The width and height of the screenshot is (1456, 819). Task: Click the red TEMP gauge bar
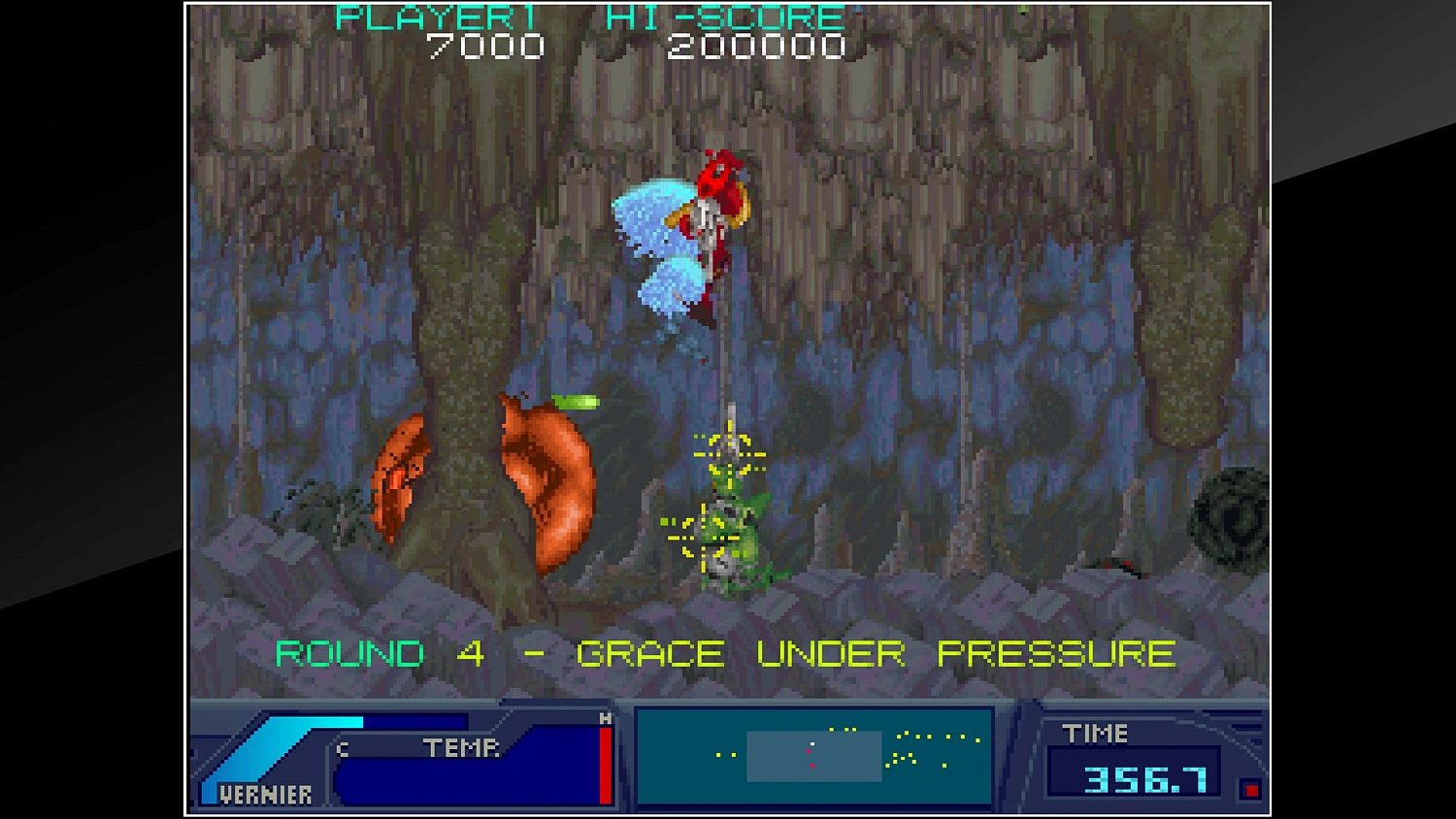606,765
